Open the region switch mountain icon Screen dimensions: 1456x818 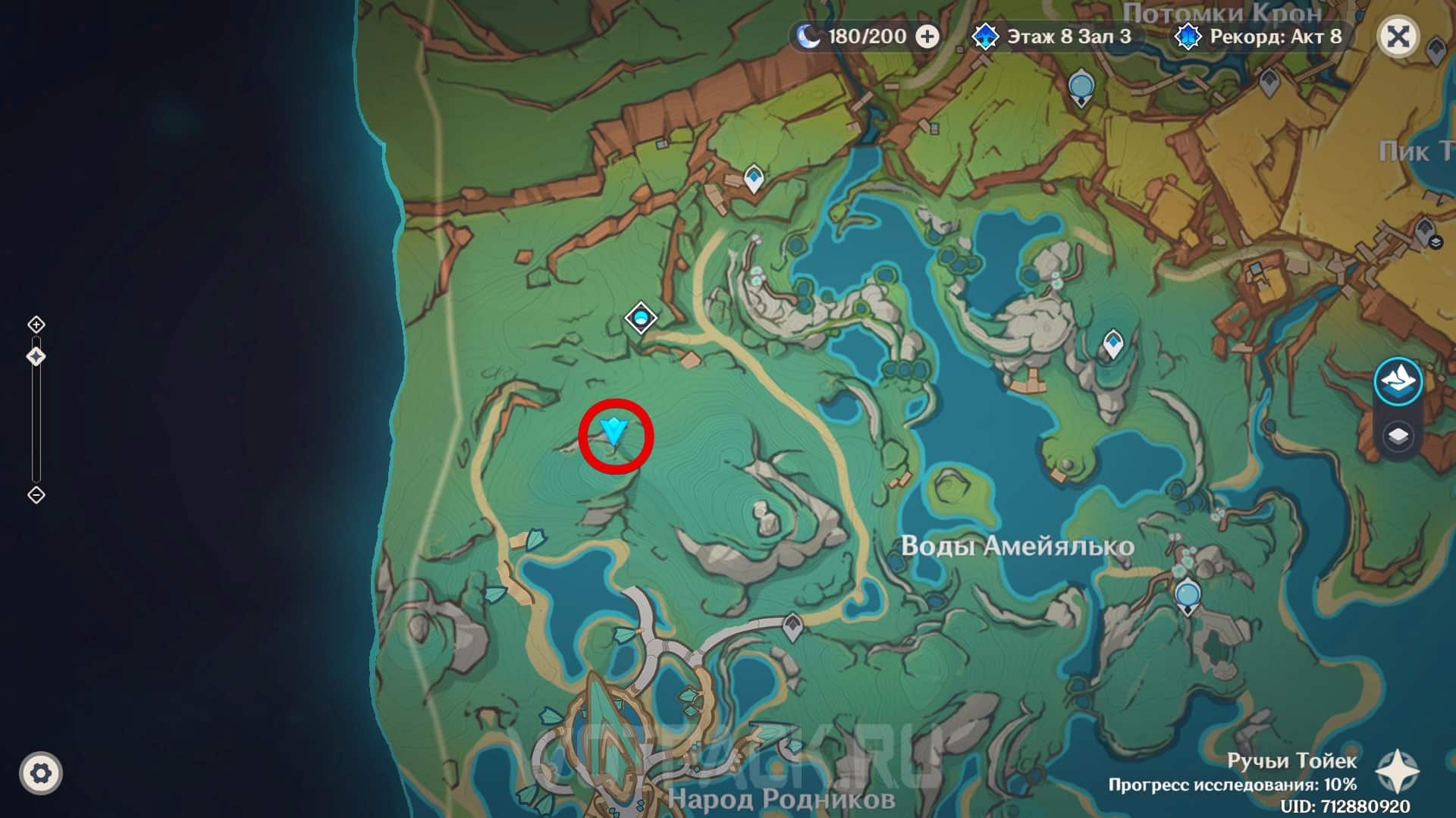tap(1398, 379)
